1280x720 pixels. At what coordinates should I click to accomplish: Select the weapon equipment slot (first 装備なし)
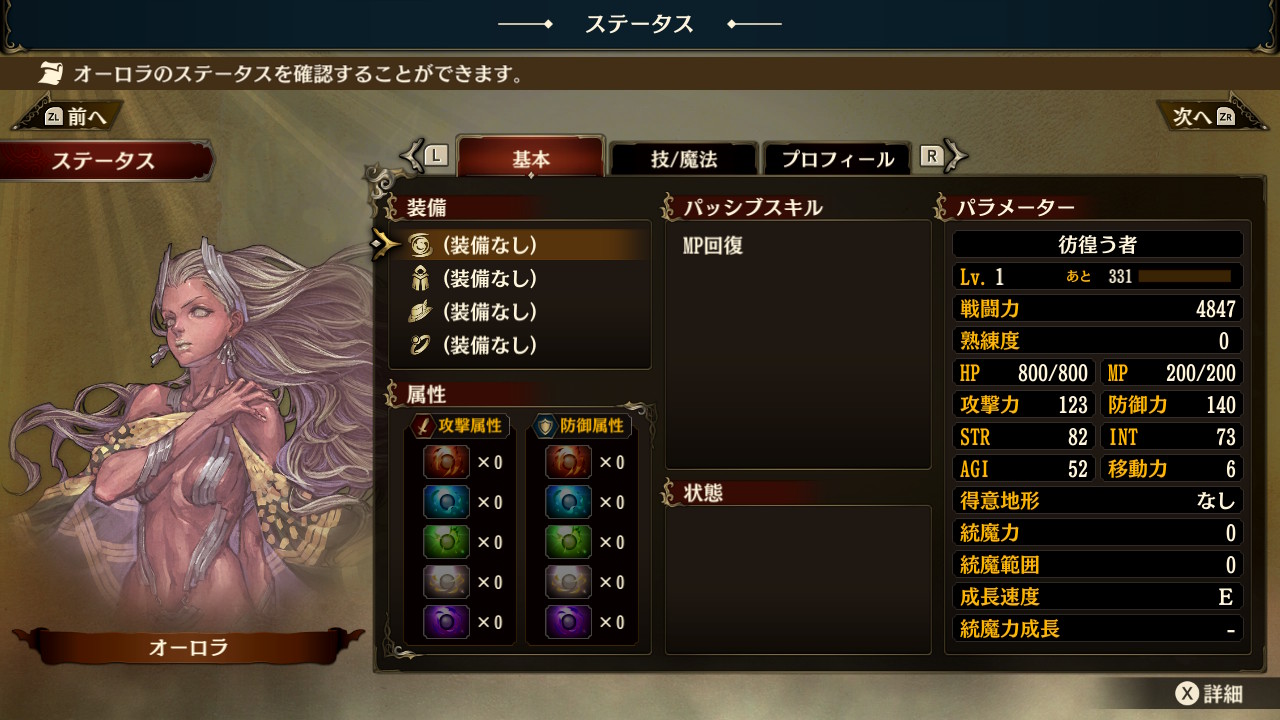[x=490, y=244]
